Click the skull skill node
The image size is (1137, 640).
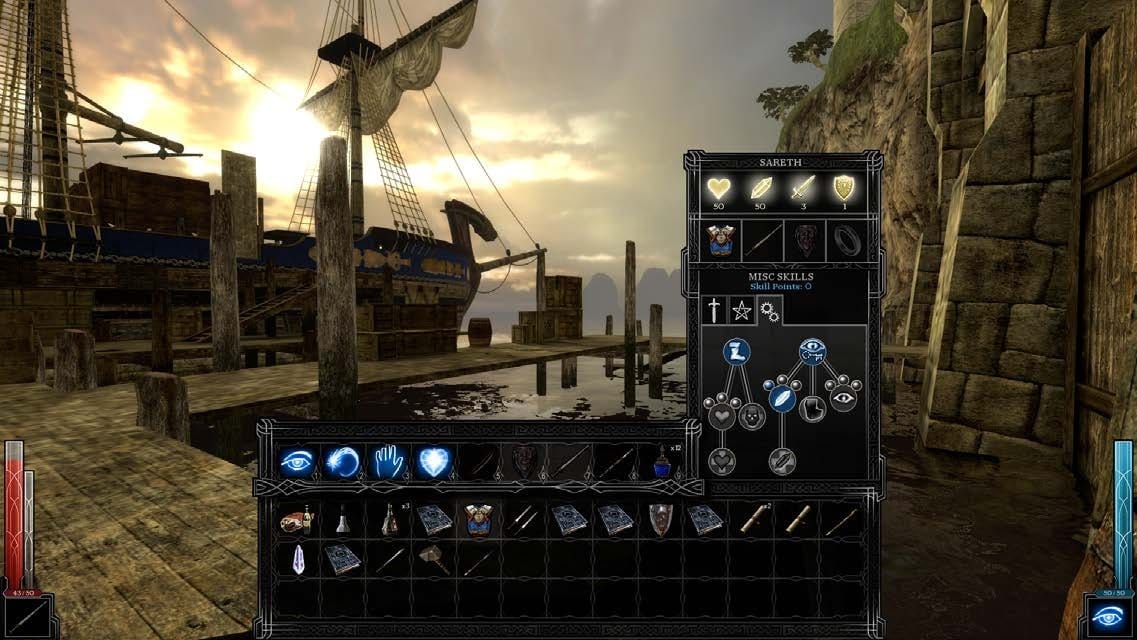point(751,415)
